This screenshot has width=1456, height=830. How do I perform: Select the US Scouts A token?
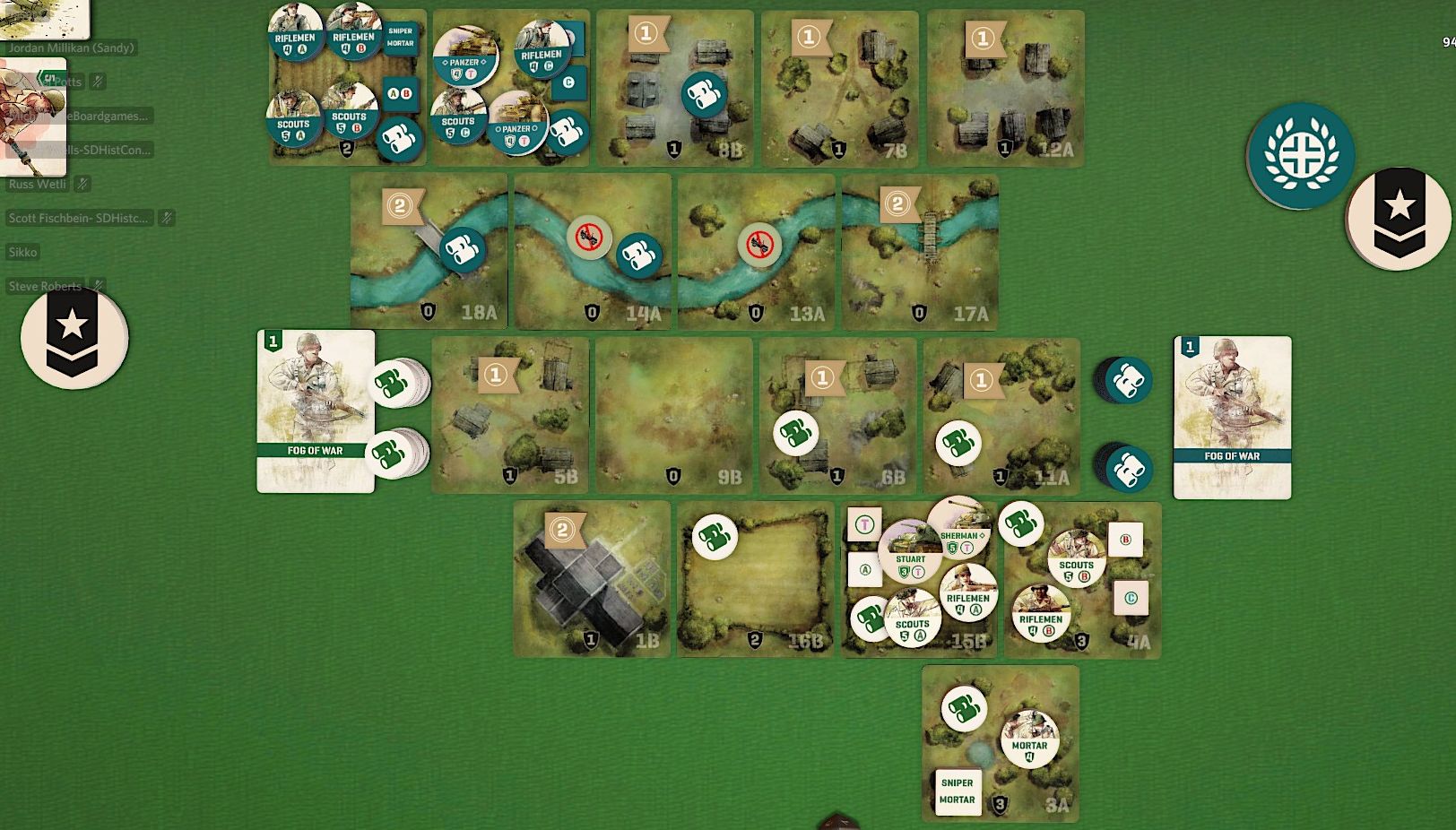click(x=911, y=619)
